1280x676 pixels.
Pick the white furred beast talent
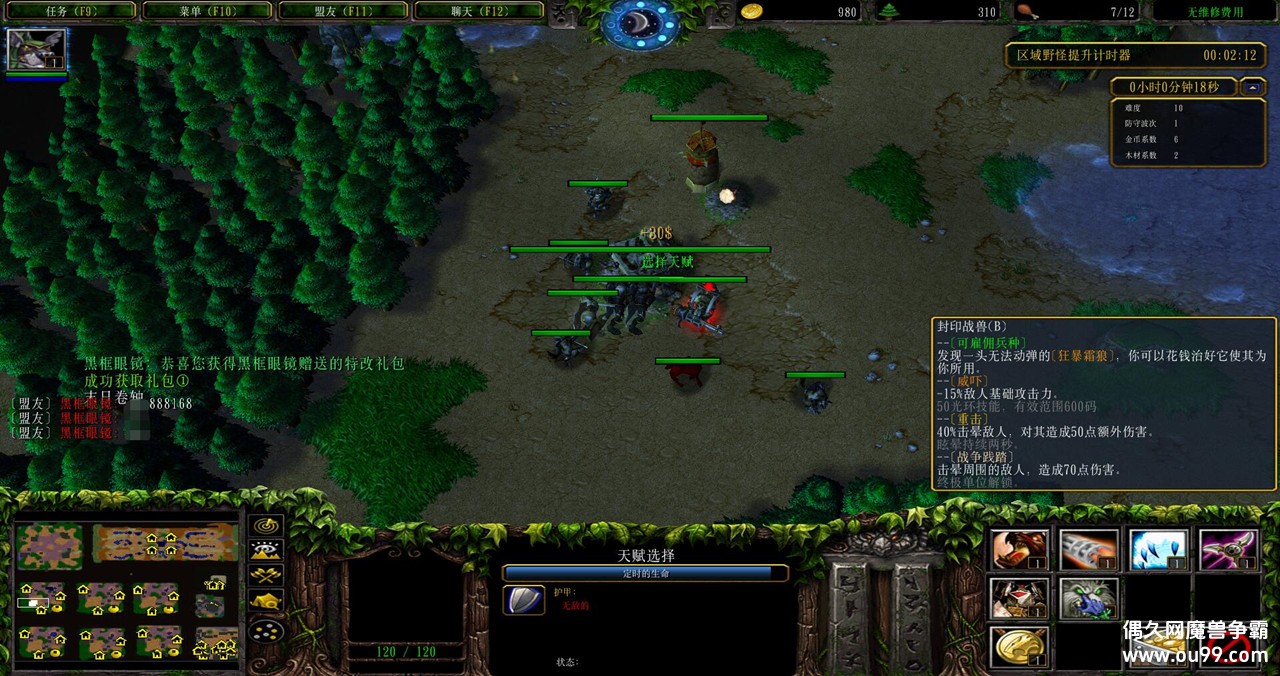pyautogui.click(x=1088, y=598)
